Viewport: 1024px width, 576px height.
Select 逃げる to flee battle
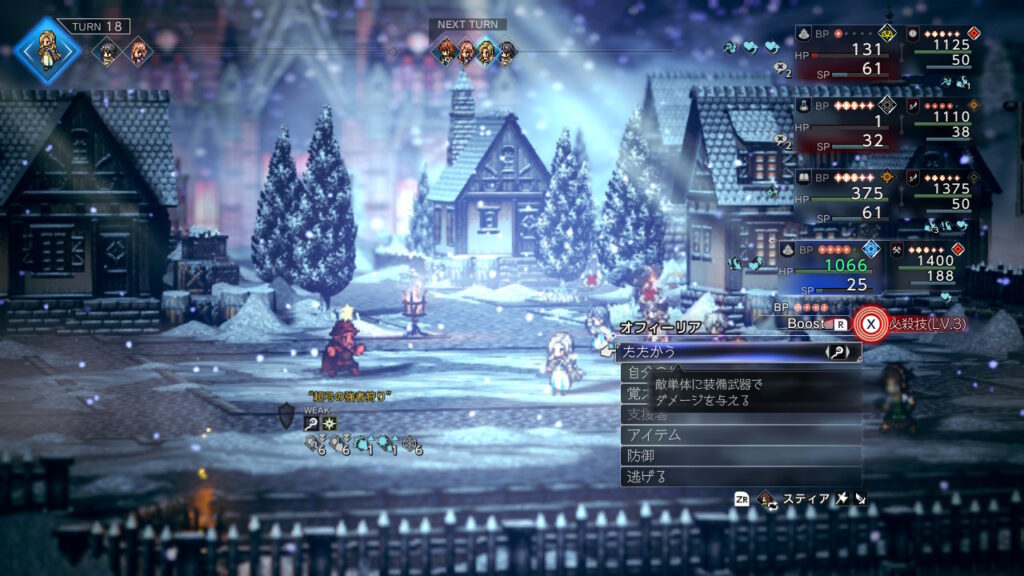click(740, 476)
